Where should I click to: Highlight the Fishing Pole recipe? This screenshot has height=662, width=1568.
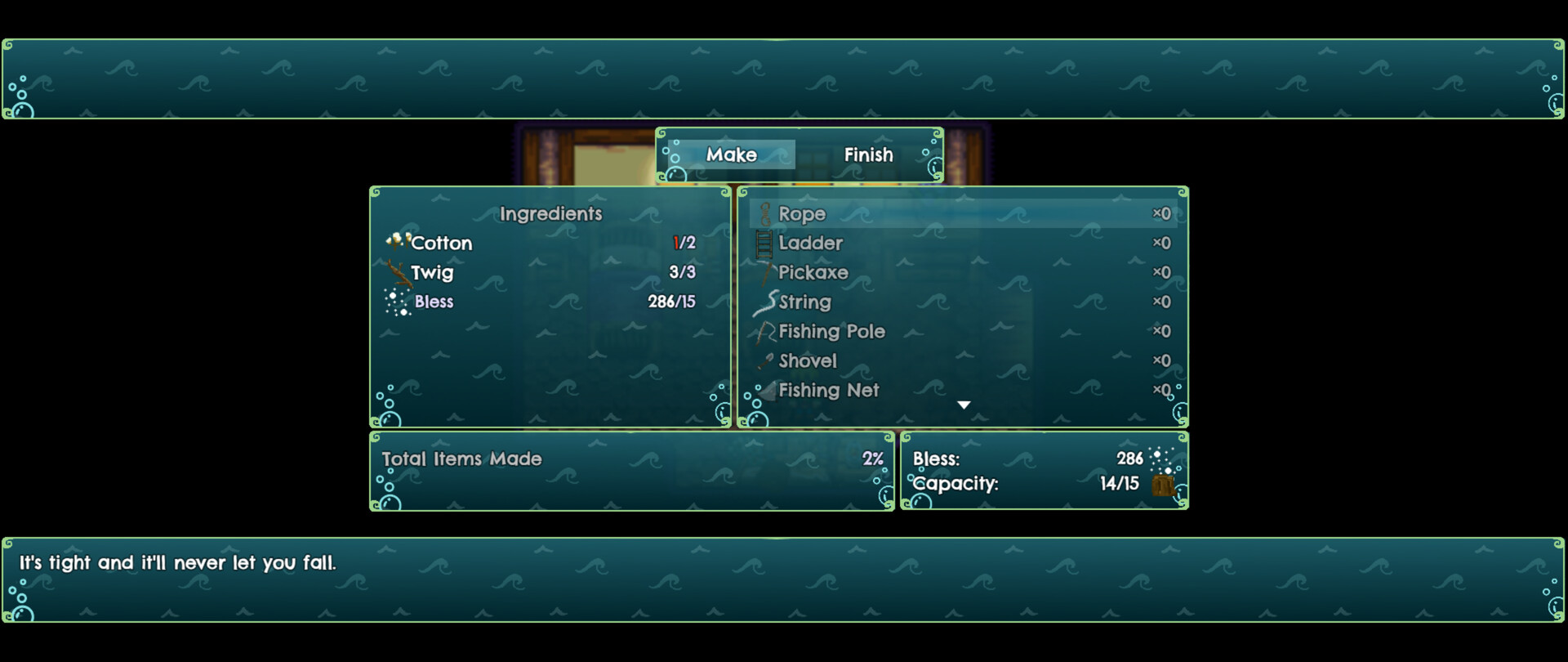click(x=831, y=332)
